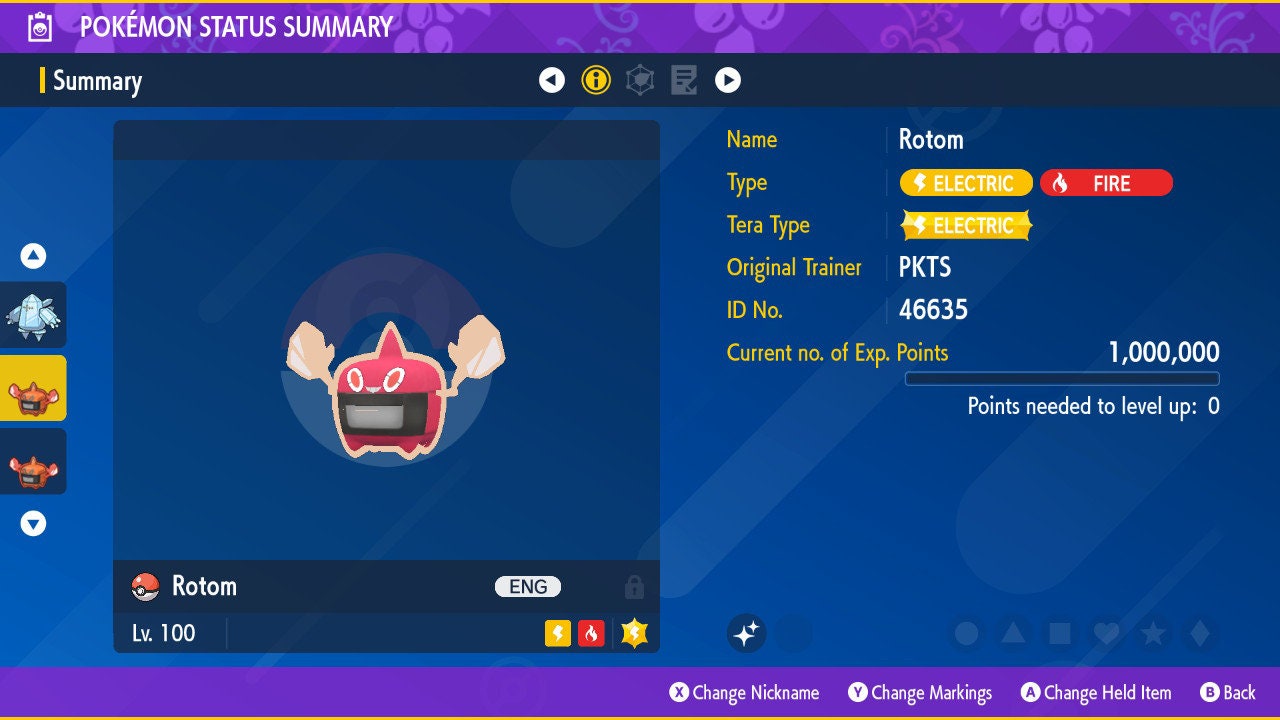Select the highlighted Rotom party thumbnail
The width and height of the screenshot is (1280, 720).
pyautogui.click(x=33, y=388)
